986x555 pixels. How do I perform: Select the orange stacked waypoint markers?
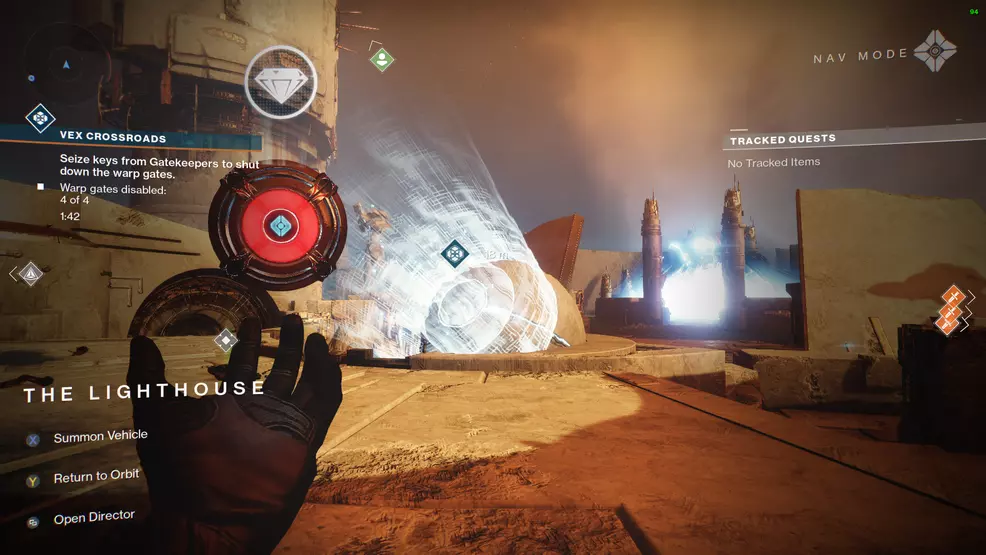tap(952, 308)
